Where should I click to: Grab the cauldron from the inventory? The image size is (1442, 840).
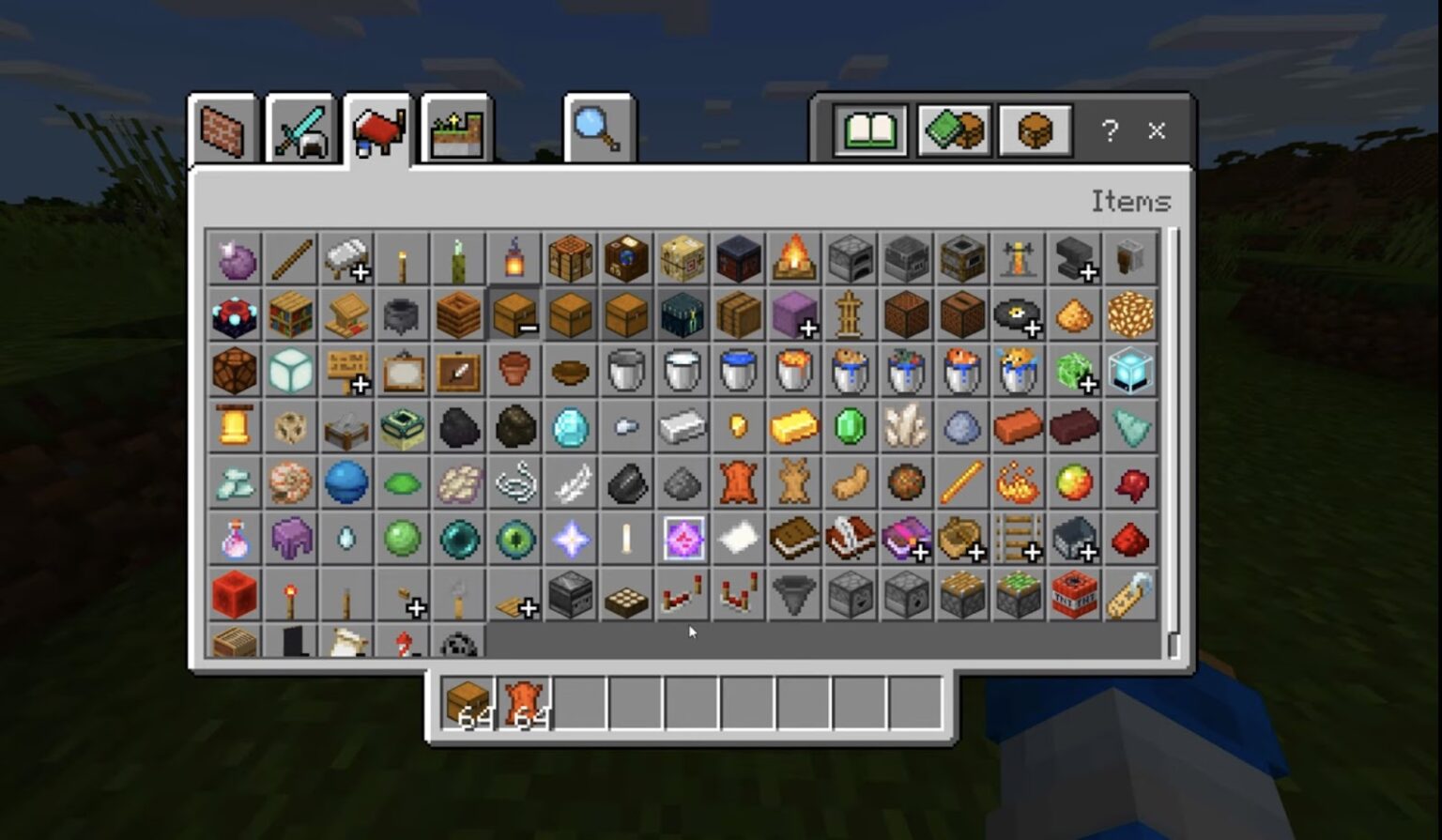coord(402,314)
